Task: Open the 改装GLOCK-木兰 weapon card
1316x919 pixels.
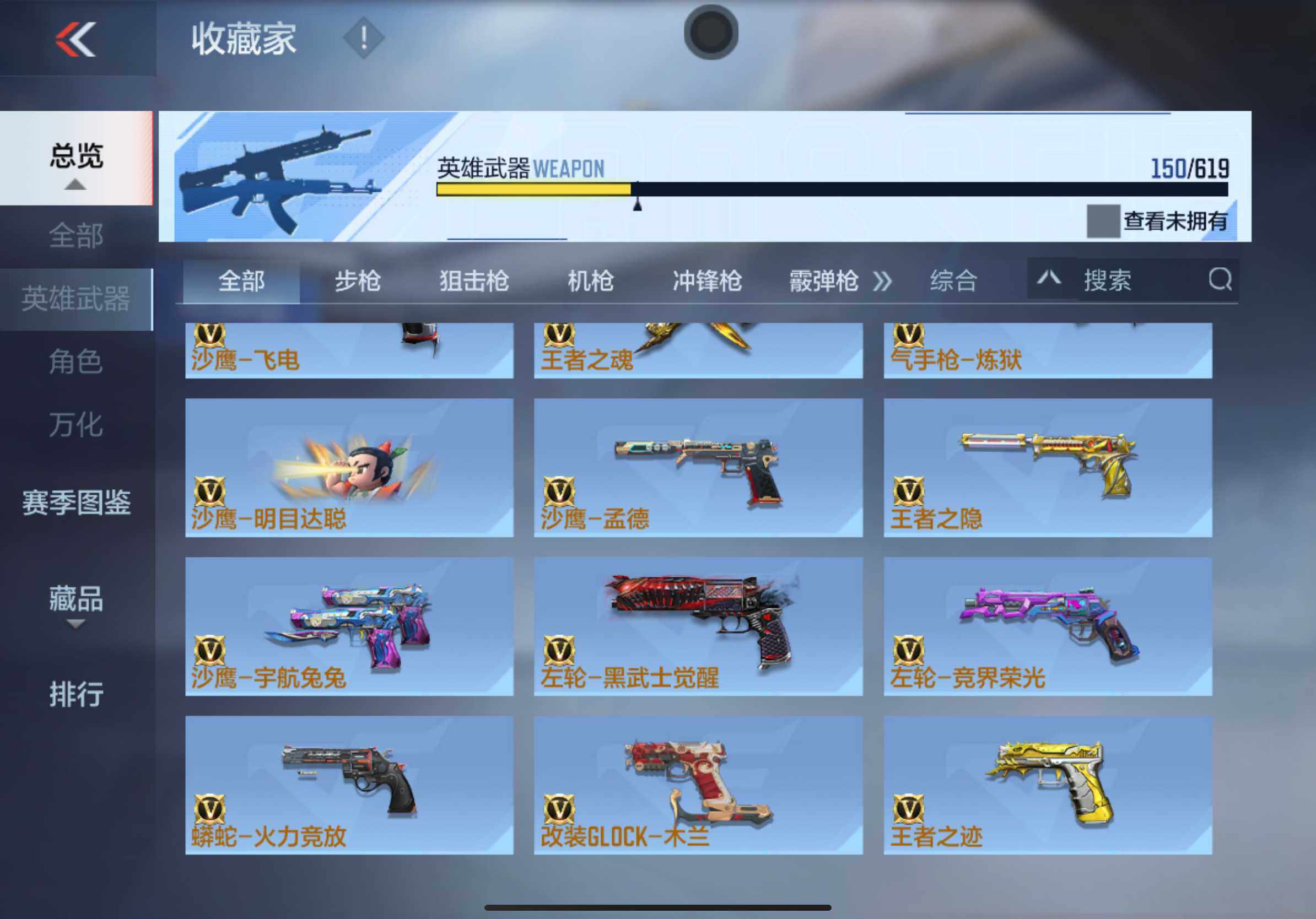Action: click(698, 785)
